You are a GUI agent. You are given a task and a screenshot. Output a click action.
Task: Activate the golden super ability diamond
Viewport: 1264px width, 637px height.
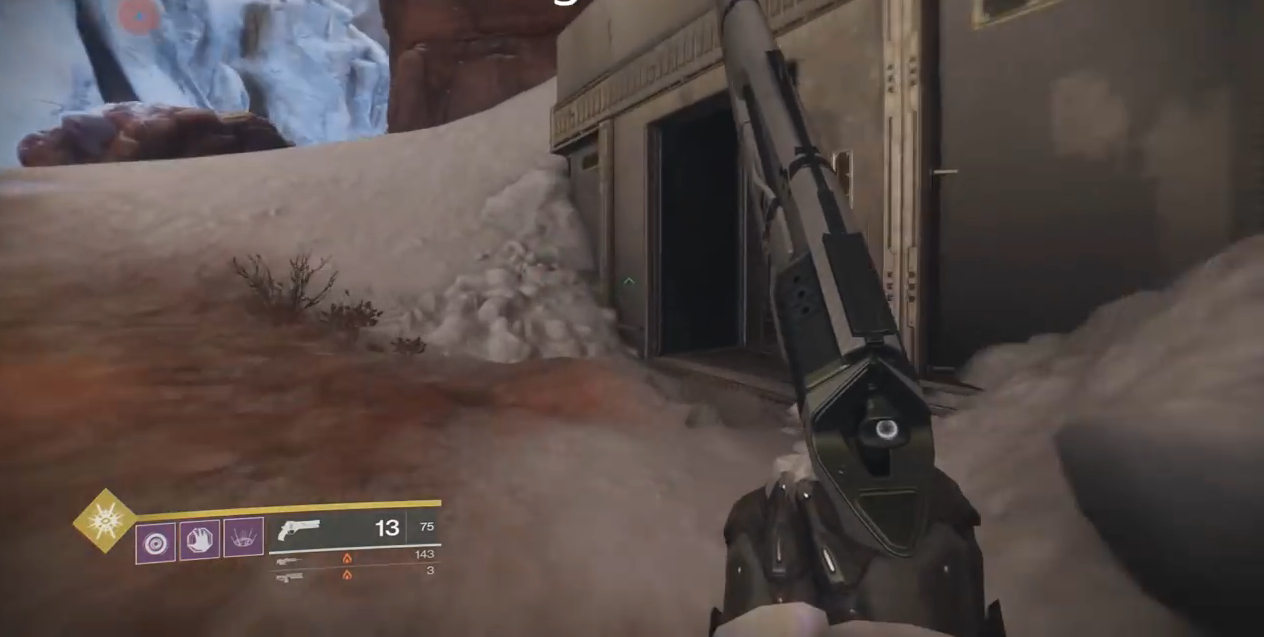[x=104, y=520]
